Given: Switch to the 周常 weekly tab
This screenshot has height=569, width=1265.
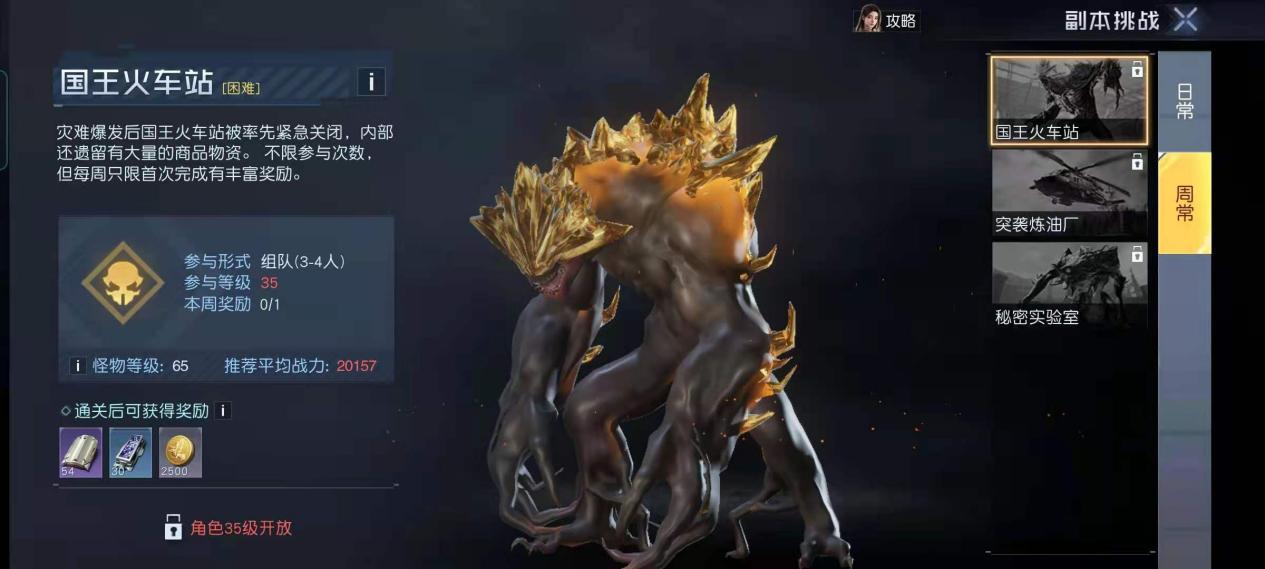Looking at the screenshot, I should (x=1184, y=203).
